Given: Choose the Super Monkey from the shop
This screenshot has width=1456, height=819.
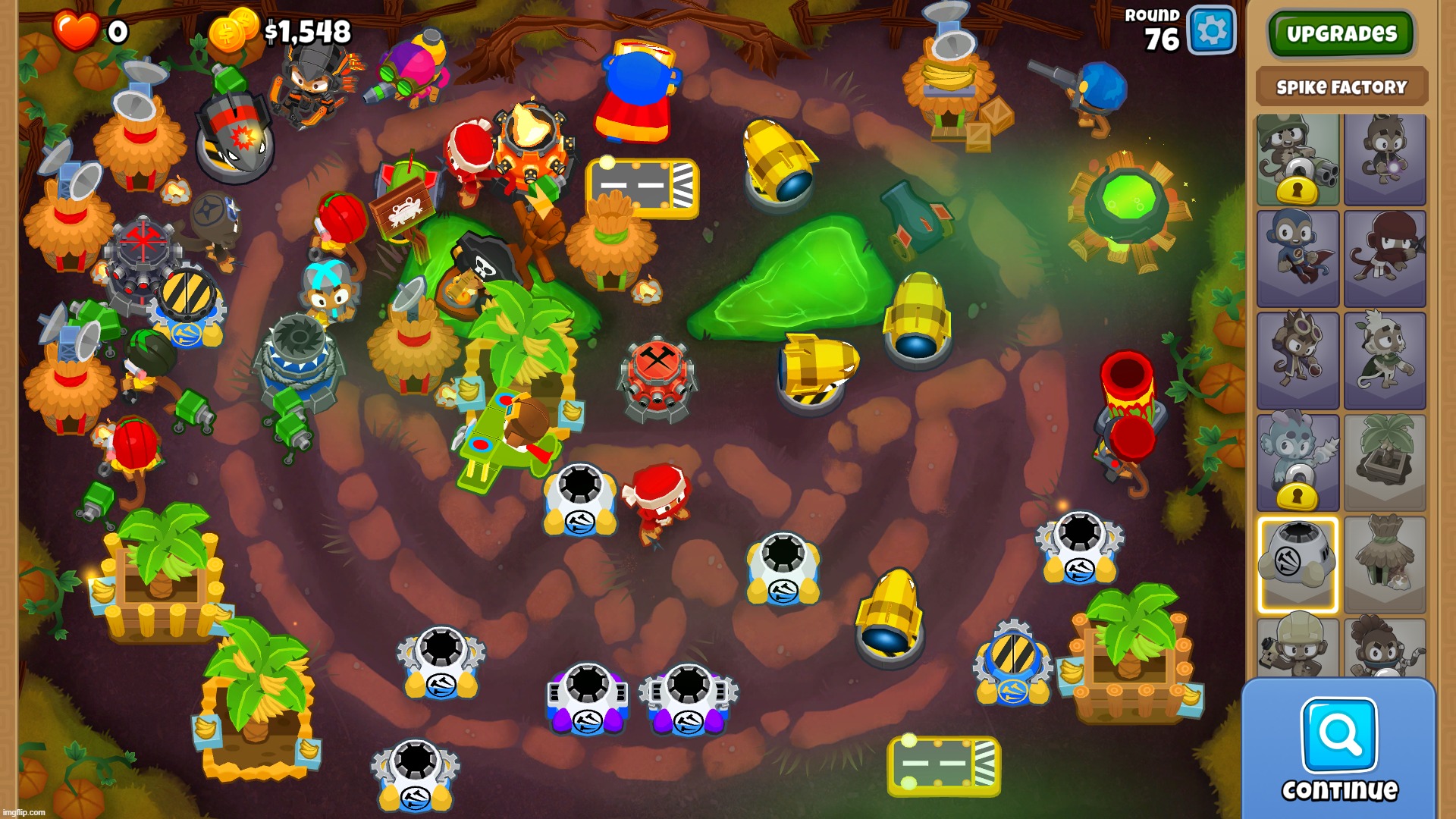Looking at the screenshot, I should click(1298, 259).
